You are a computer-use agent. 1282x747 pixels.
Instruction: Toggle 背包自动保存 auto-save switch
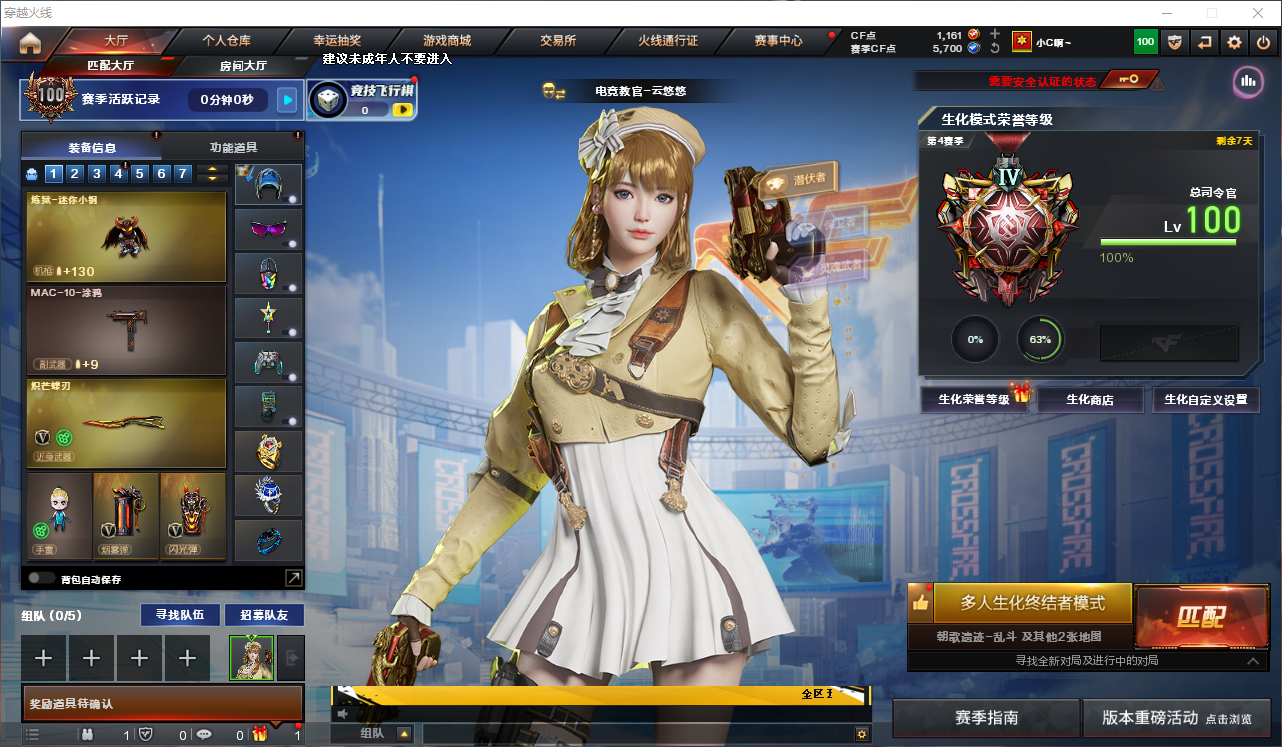(x=41, y=578)
